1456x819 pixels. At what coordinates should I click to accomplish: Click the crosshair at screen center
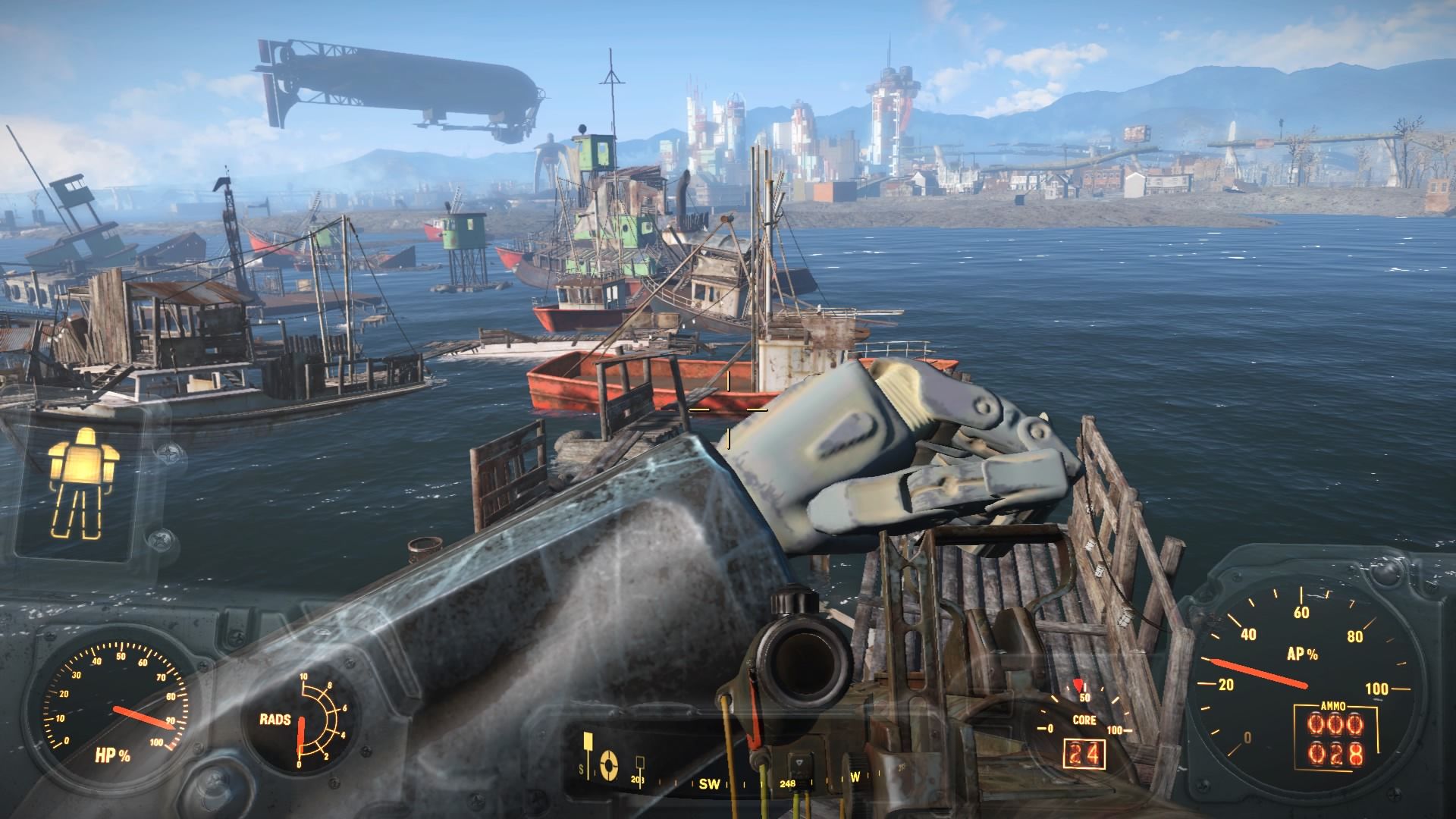(x=728, y=409)
